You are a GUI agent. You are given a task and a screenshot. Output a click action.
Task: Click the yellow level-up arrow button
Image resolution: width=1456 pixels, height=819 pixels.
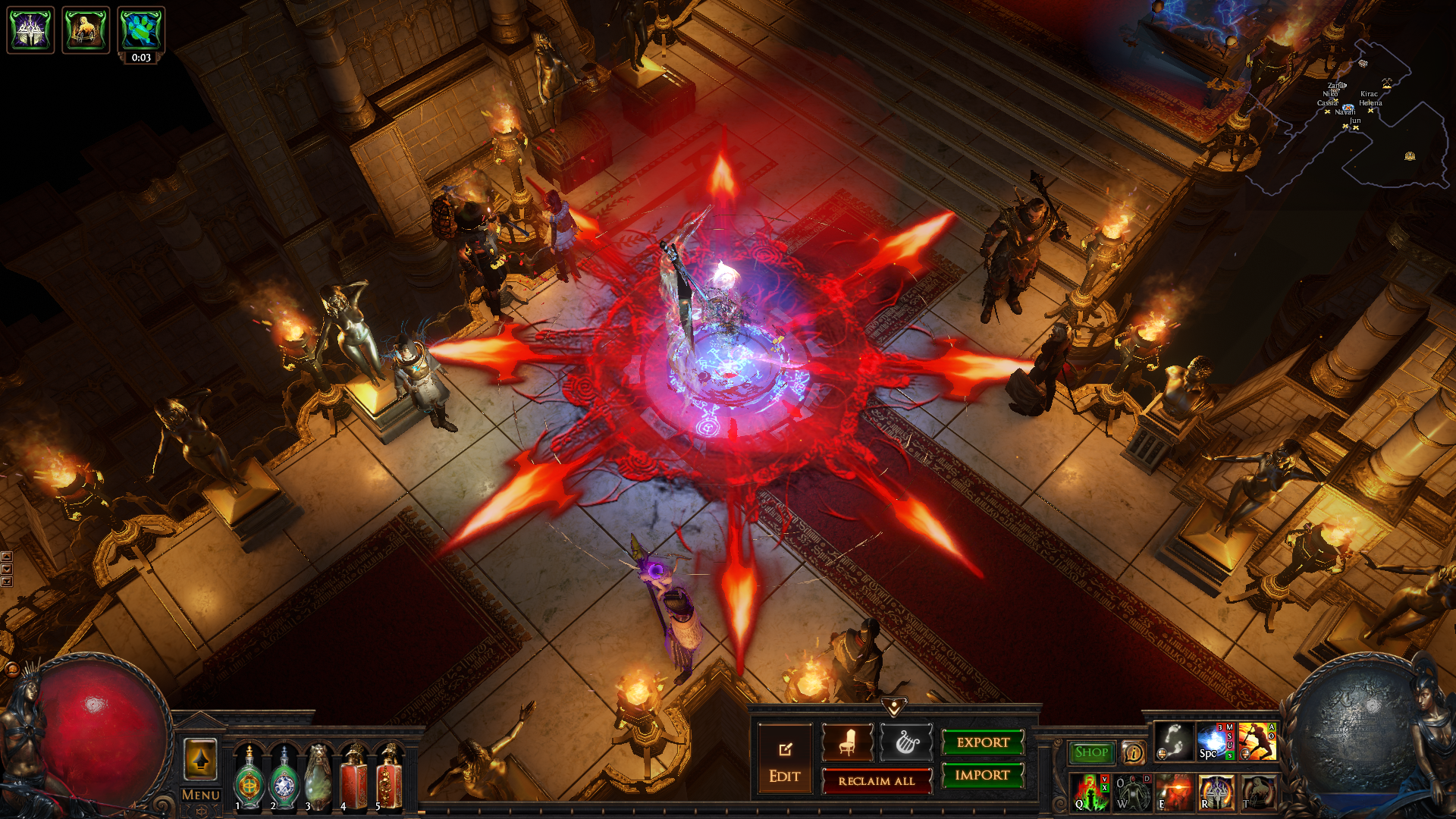click(x=200, y=758)
